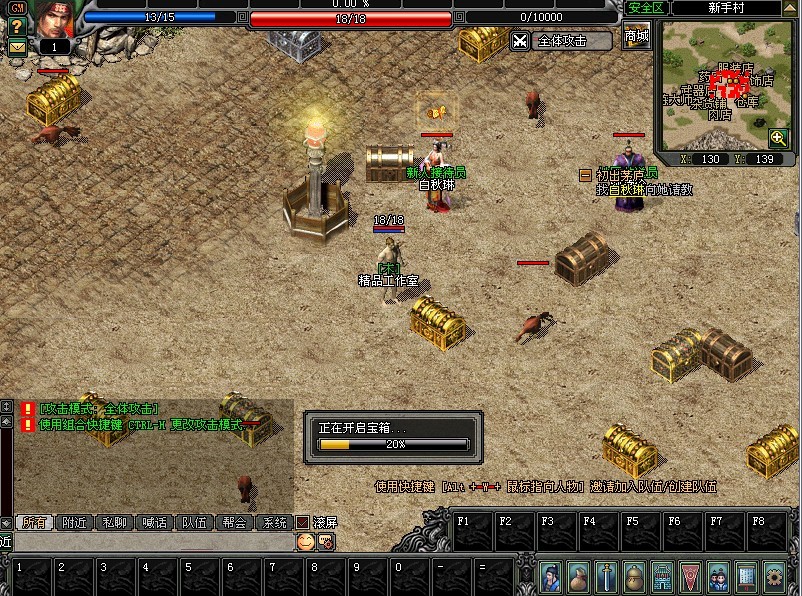
Task: Click the player character portrait
Action: tap(55, 20)
